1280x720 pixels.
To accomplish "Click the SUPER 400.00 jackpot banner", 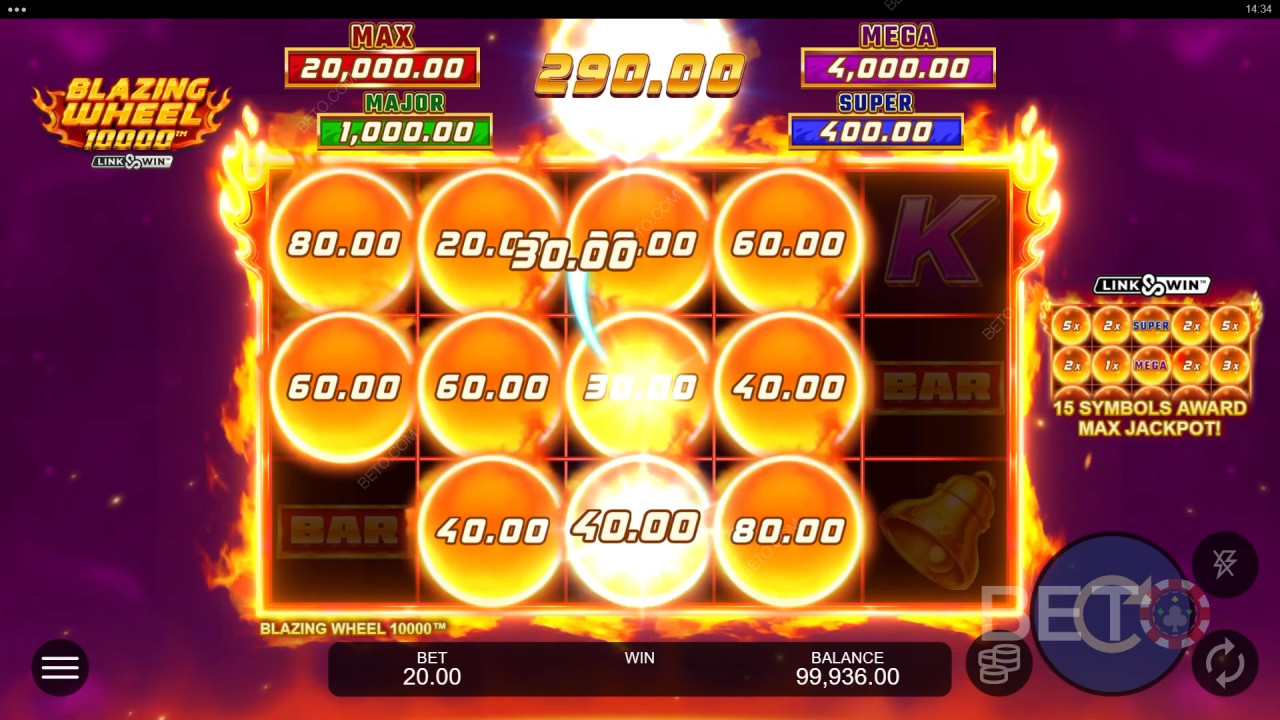I will pos(877,118).
